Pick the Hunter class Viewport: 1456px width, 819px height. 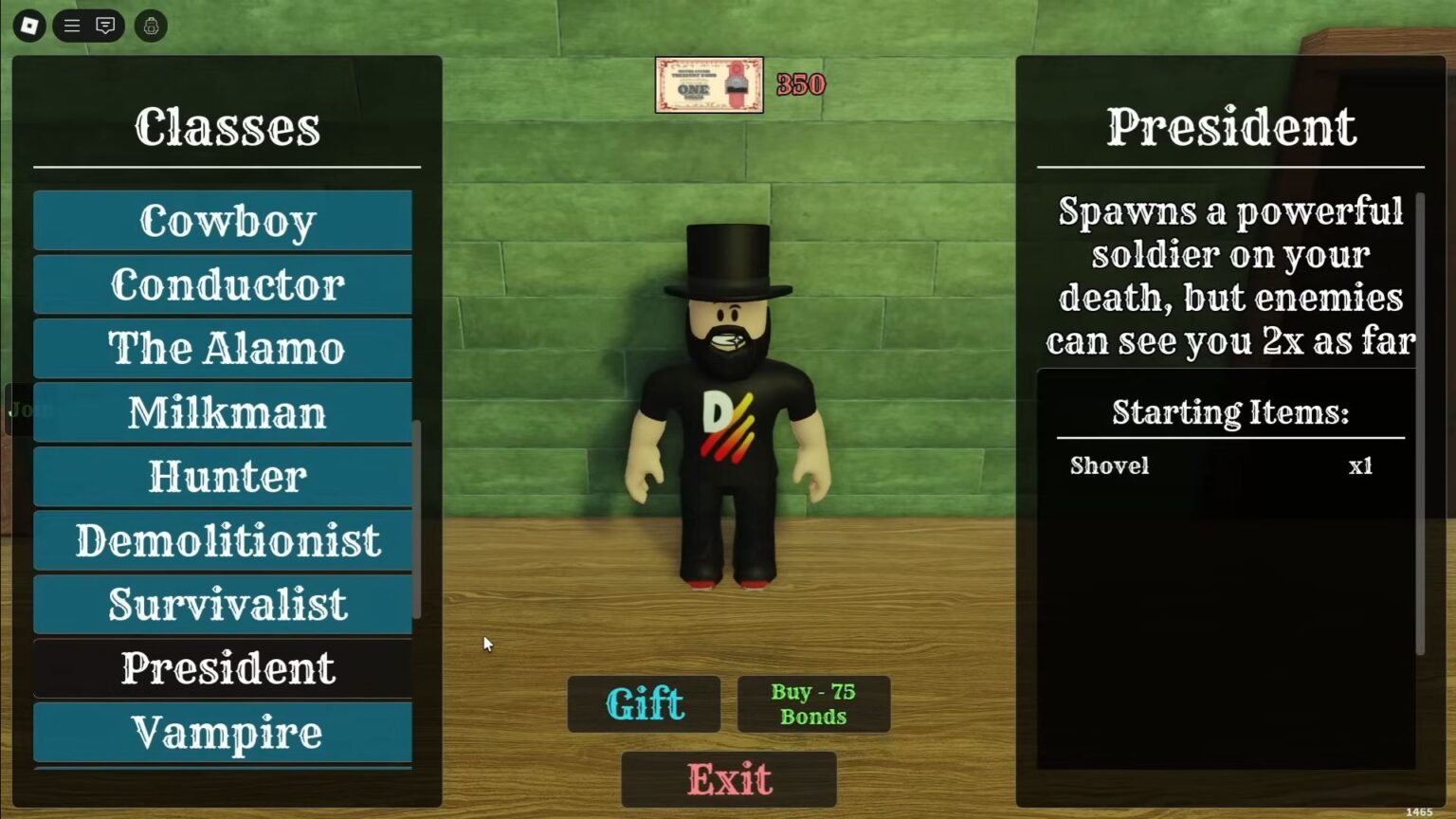[223, 476]
